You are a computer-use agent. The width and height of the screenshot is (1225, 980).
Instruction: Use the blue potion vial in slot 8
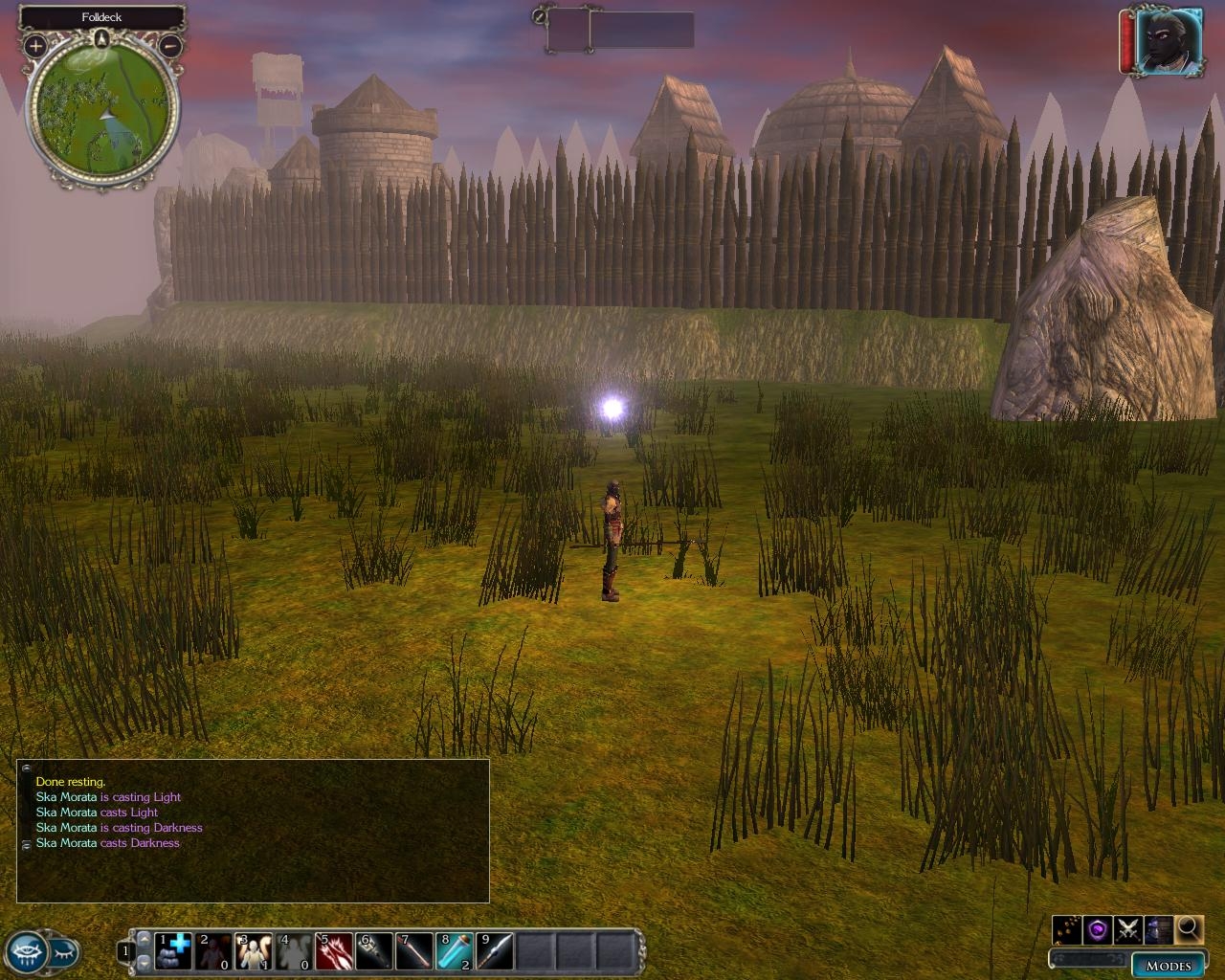click(456, 951)
